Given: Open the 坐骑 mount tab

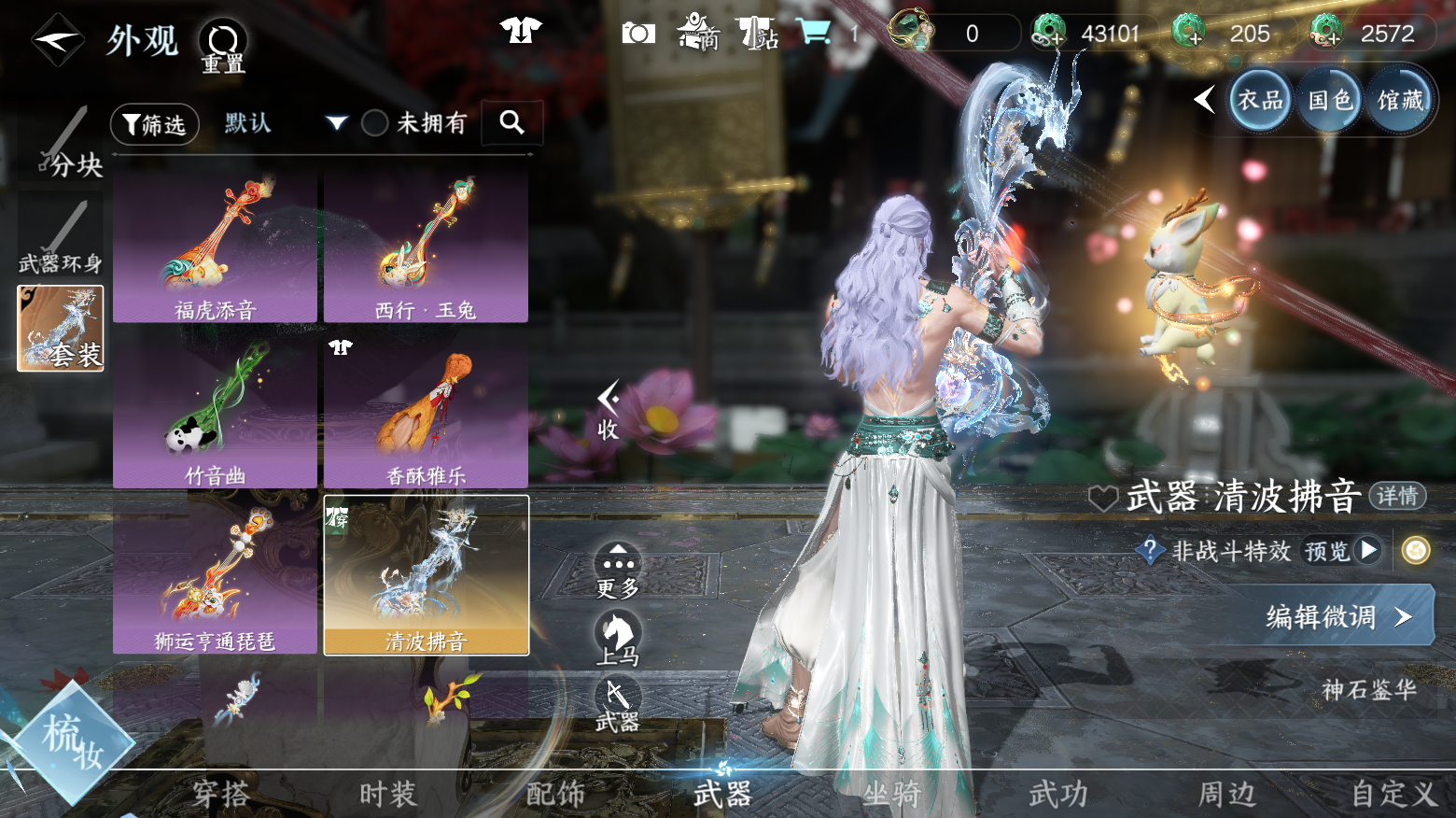Looking at the screenshot, I should point(891,795).
